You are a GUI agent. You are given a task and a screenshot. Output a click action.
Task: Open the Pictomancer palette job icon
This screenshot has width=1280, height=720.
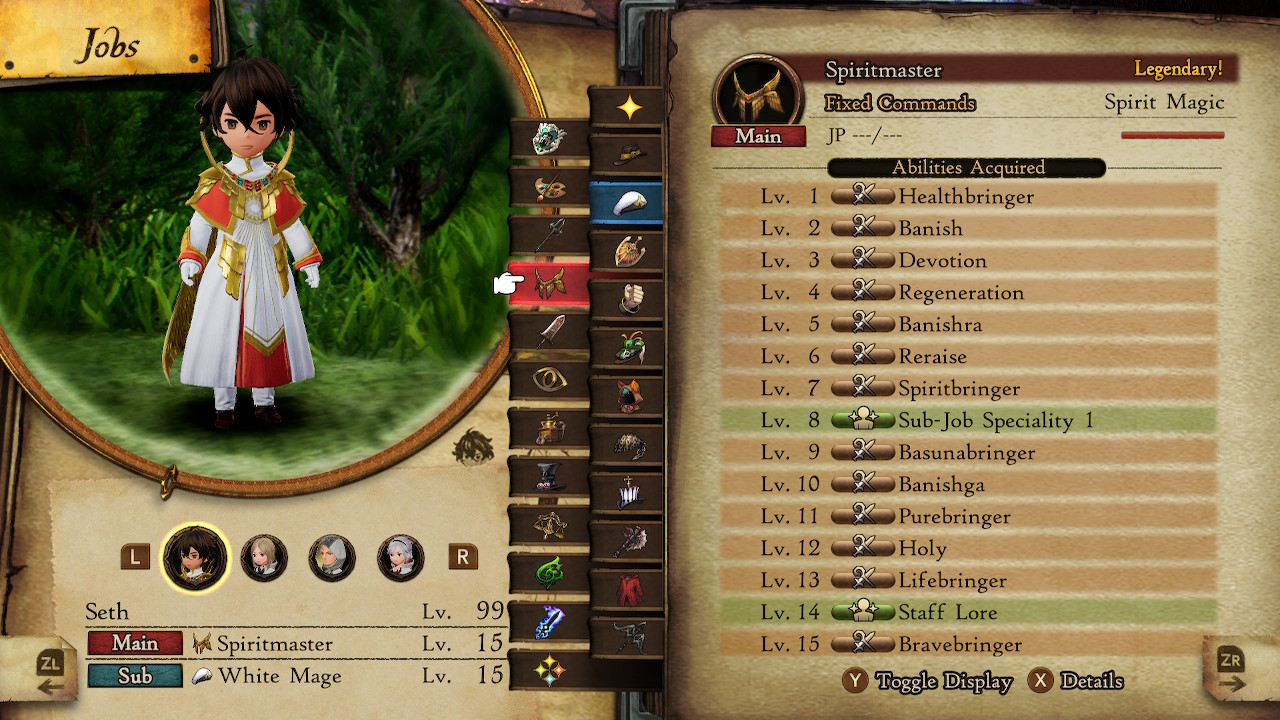coord(549,190)
